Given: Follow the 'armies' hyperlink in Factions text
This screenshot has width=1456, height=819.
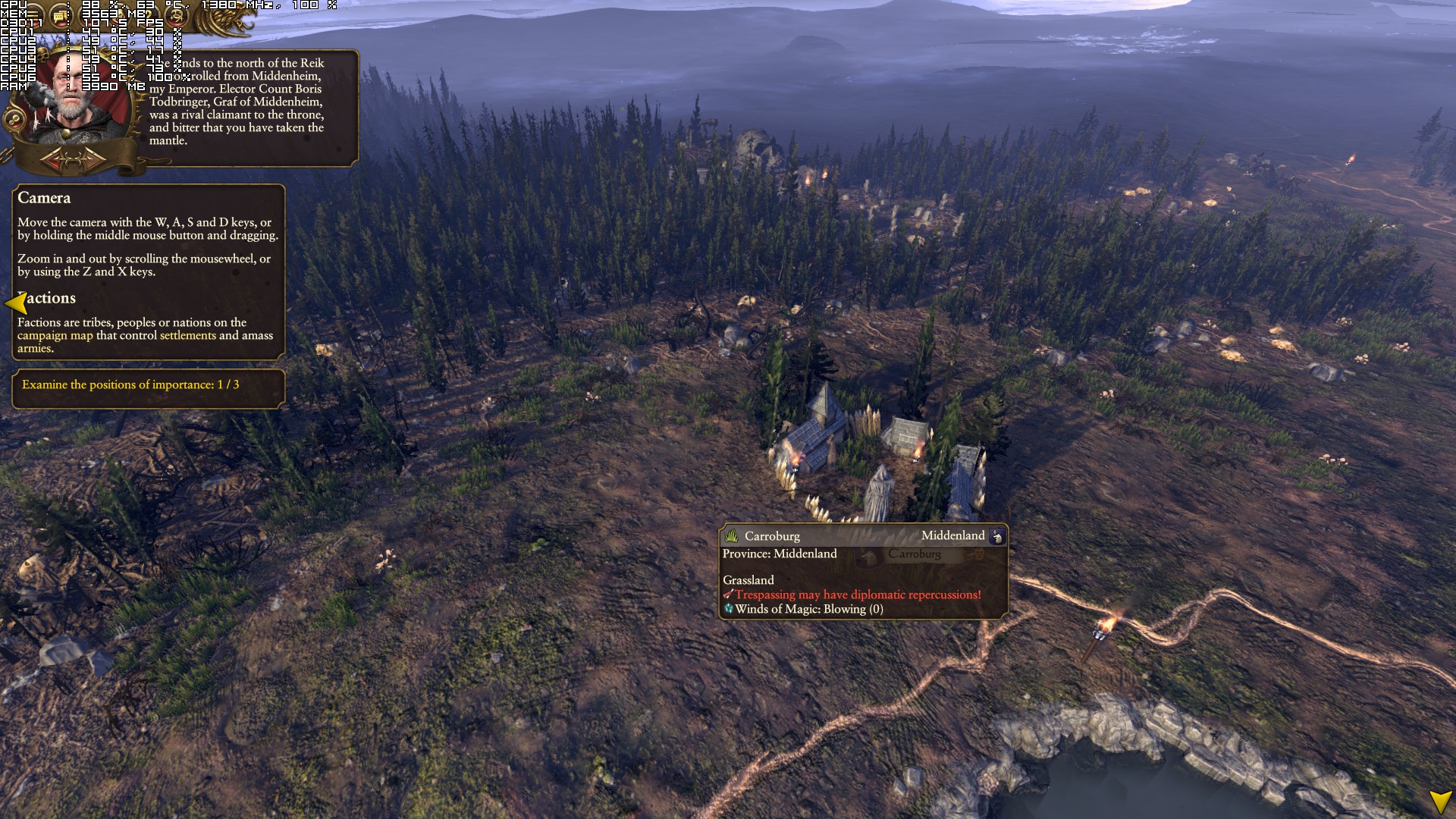Looking at the screenshot, I should click(34, 348).
